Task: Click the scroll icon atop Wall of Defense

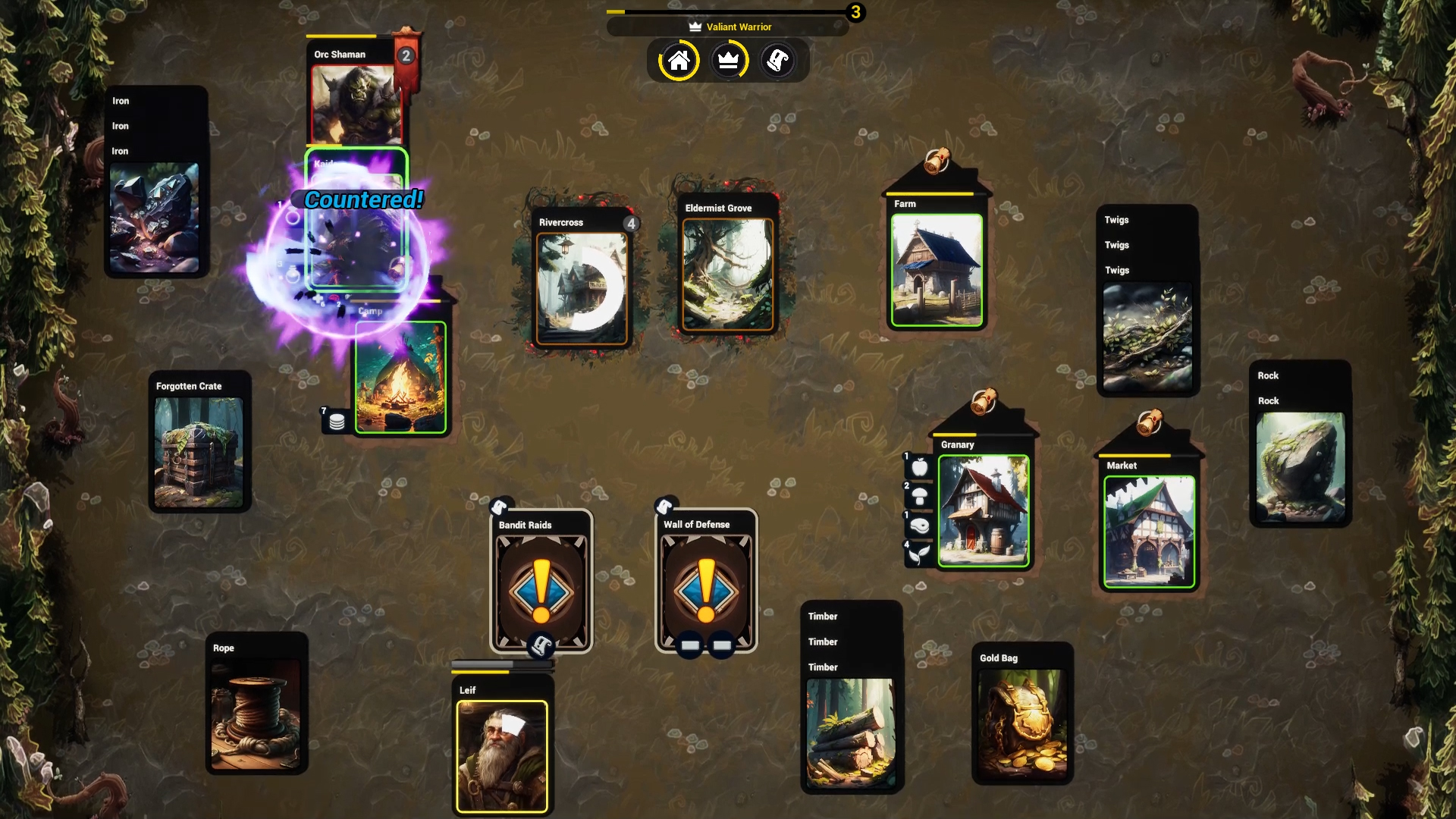Action: 665,504
